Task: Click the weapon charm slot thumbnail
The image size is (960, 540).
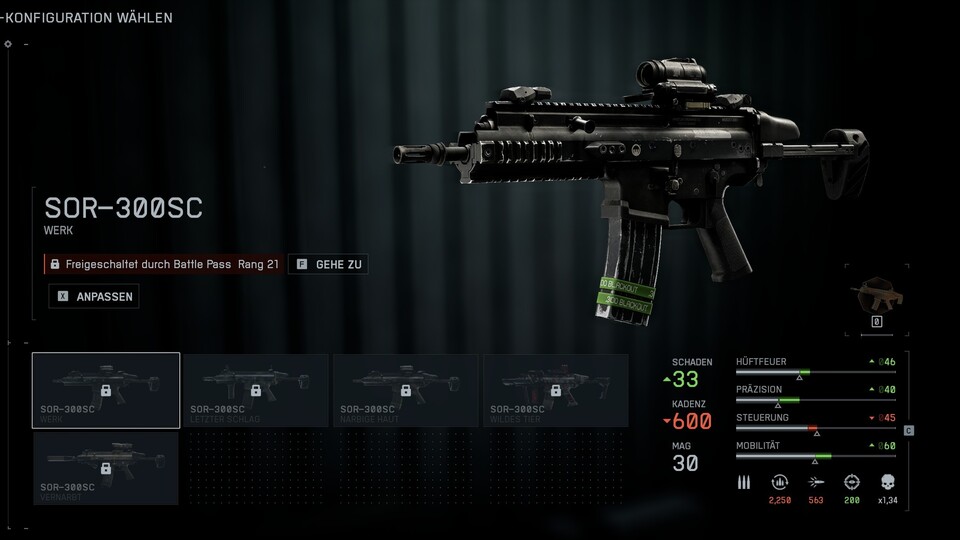Action: (x=876, y=295)
